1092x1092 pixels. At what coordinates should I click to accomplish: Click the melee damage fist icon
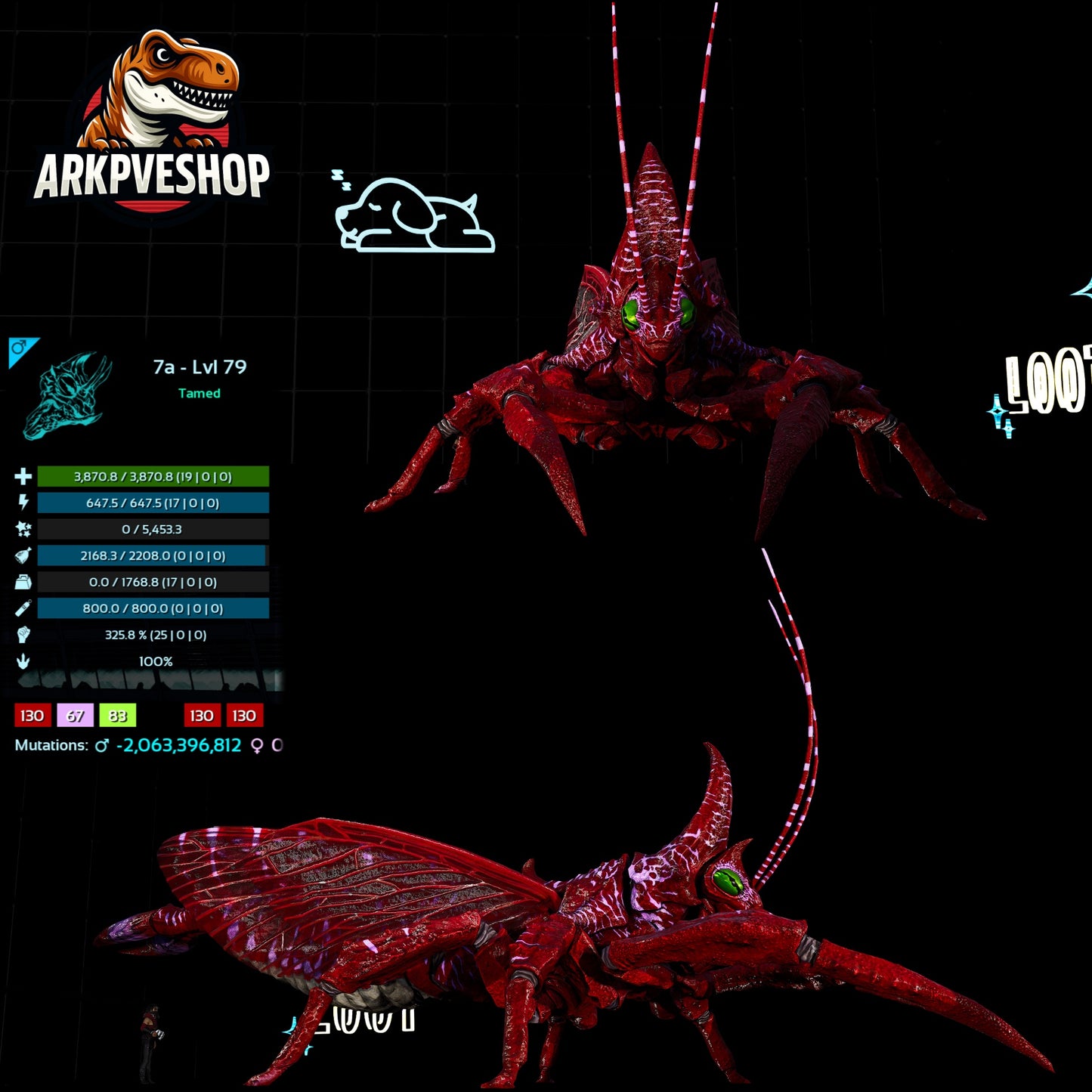coord(23,635)
